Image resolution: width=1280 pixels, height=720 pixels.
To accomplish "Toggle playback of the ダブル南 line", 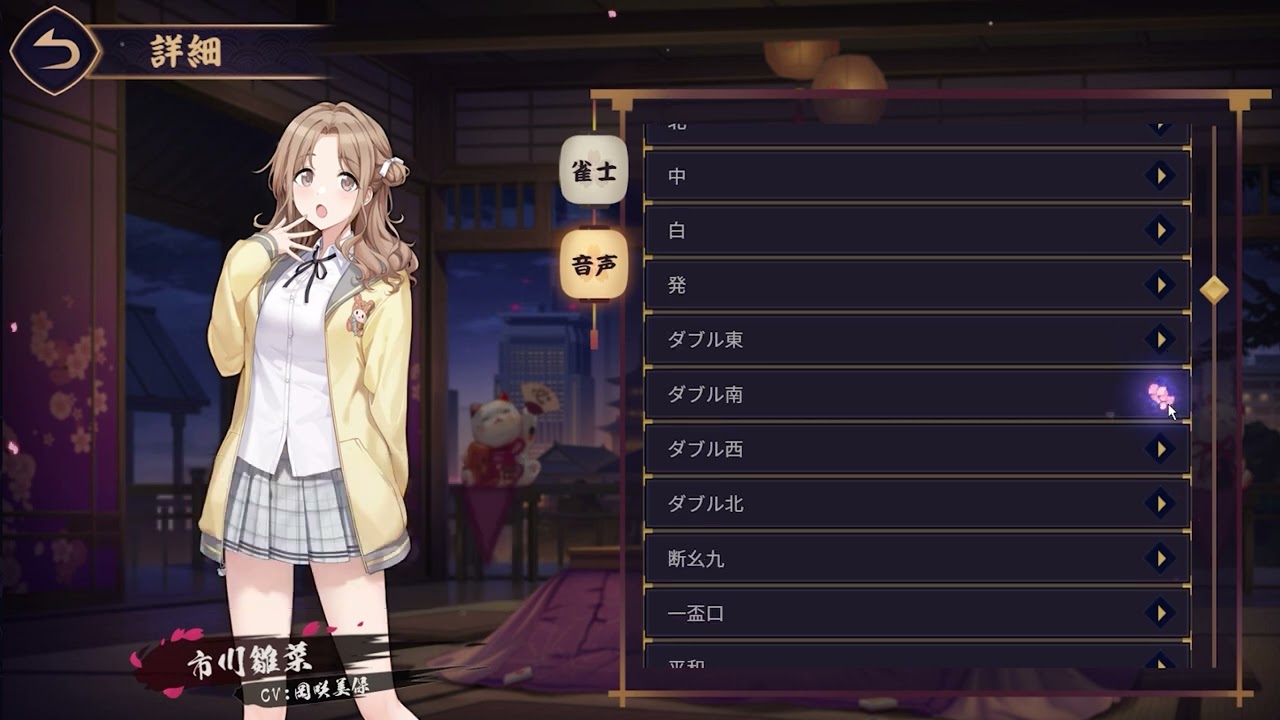I will (x=1160, y=394).
